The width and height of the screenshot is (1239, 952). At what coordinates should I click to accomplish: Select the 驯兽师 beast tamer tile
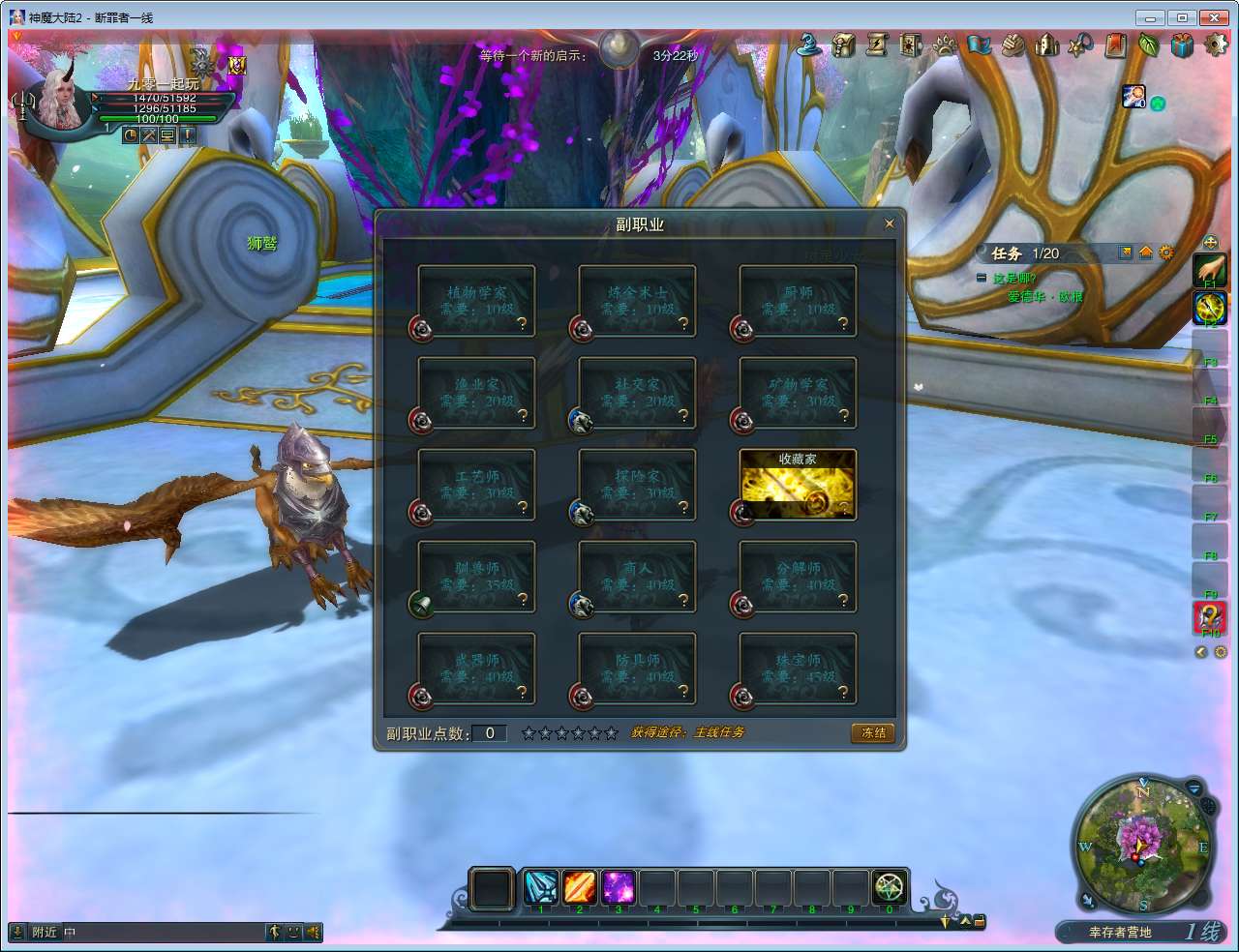pos(476,577)
